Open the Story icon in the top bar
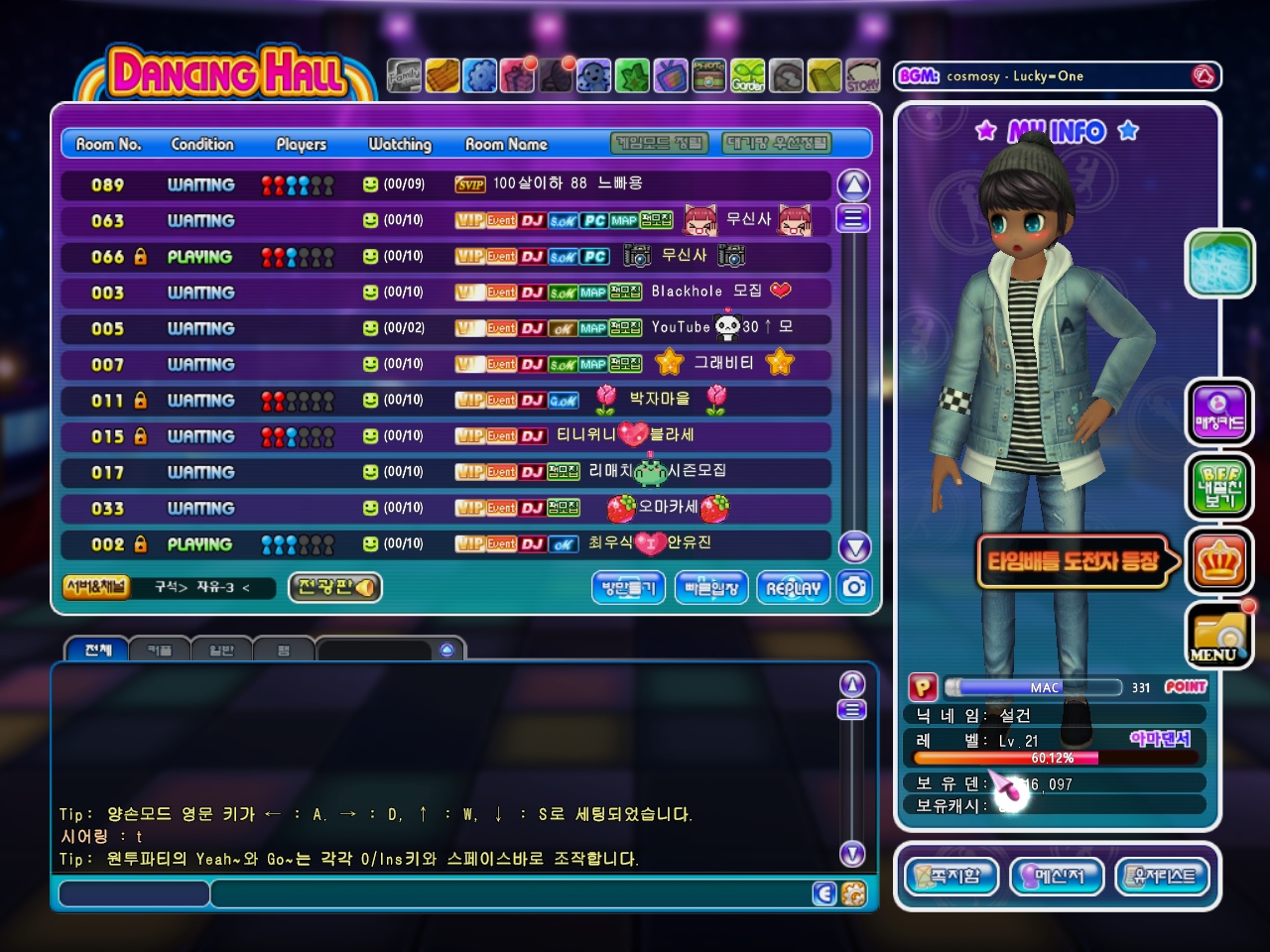1270x952 pixels. click(862, 75)
